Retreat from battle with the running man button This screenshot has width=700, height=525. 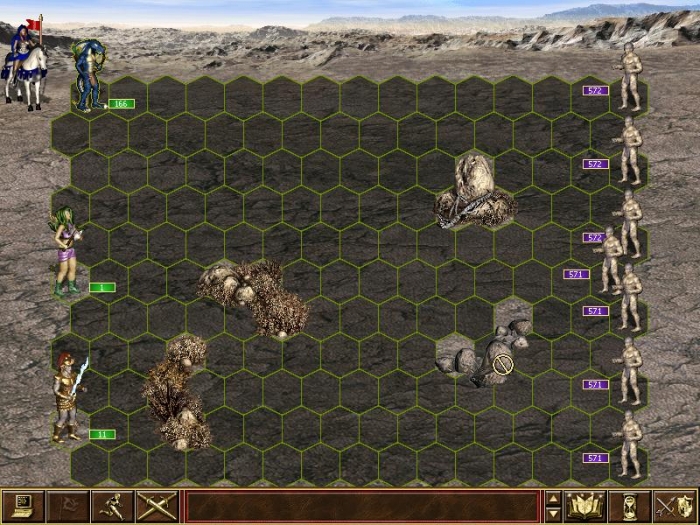click(111, 506)
